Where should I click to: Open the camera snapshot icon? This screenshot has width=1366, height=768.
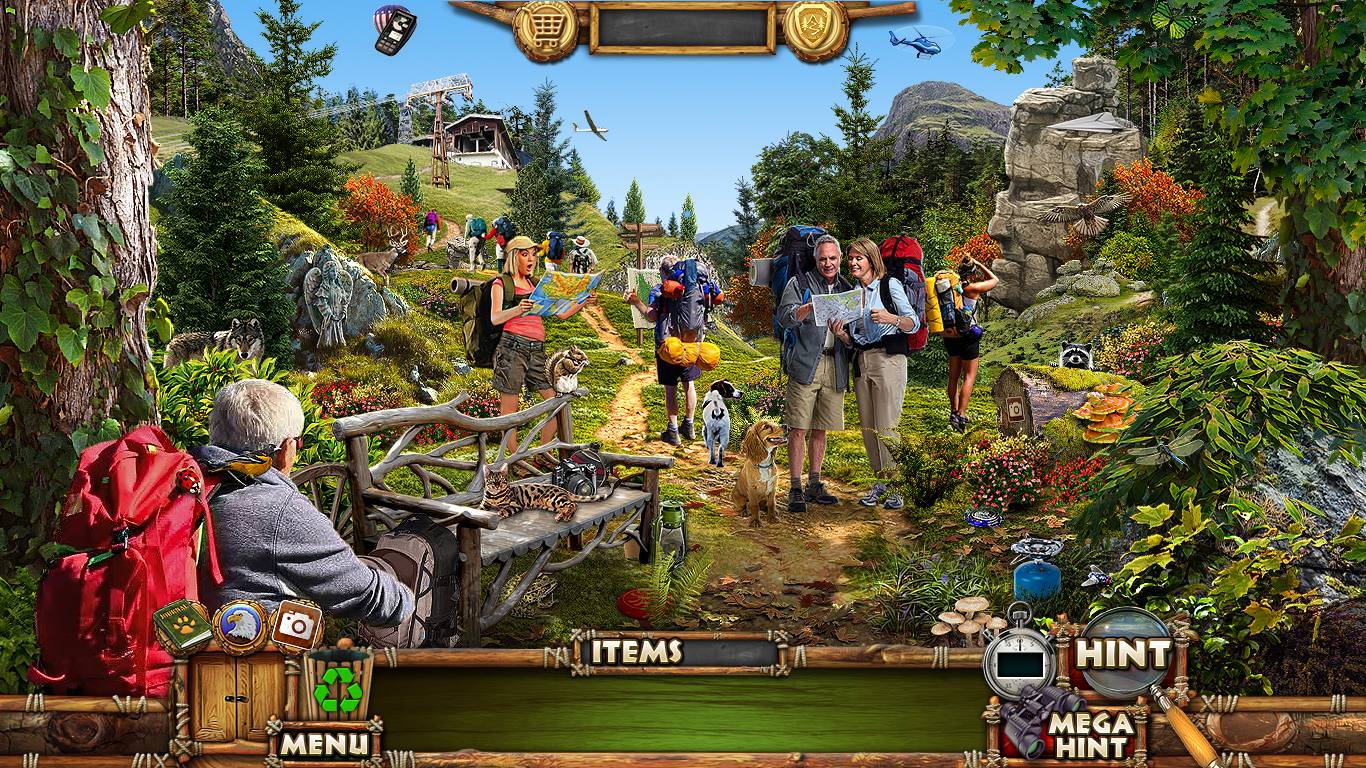[296, 625]
